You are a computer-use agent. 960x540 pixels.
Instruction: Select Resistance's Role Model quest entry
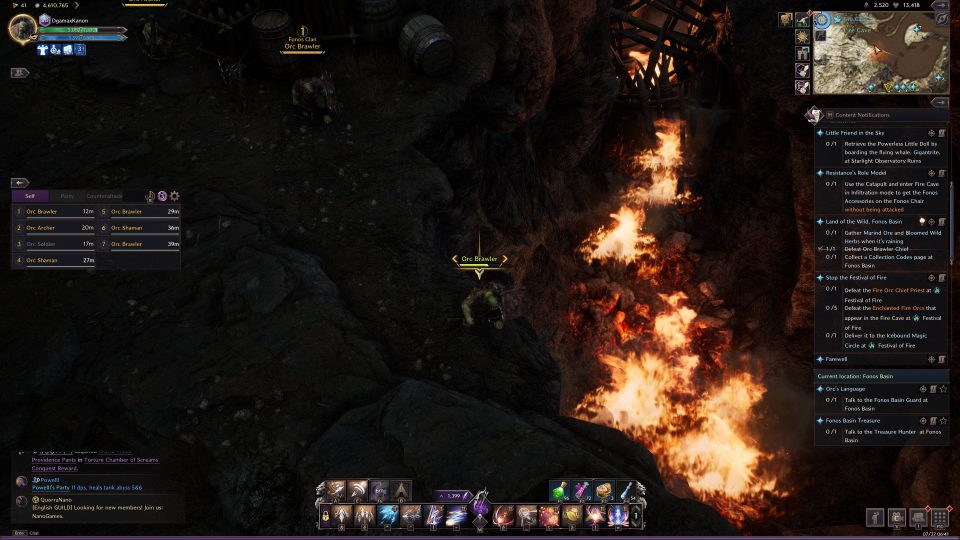[858, 173]
